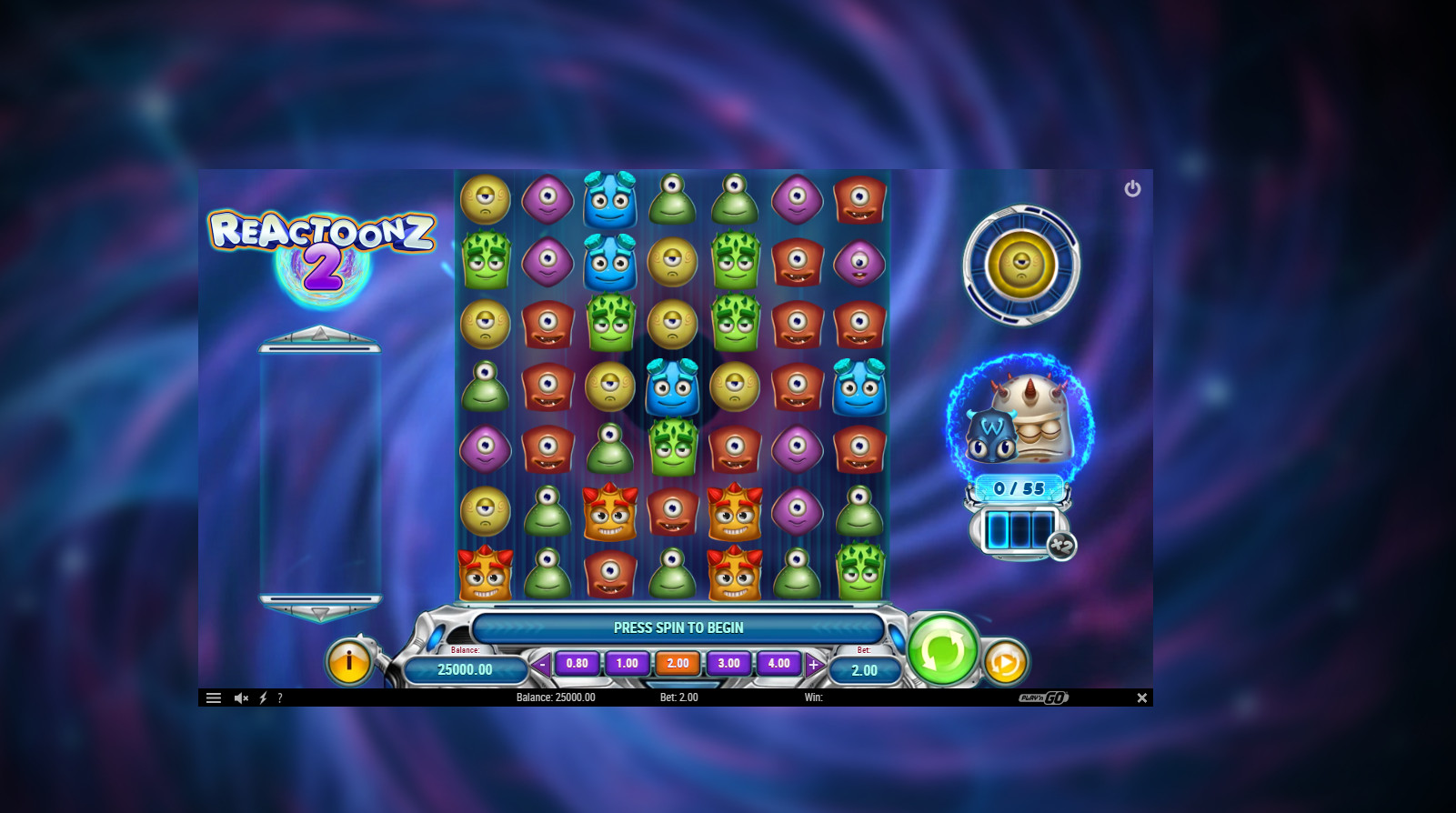Open the paytable info button

click(x=348, y=662)
